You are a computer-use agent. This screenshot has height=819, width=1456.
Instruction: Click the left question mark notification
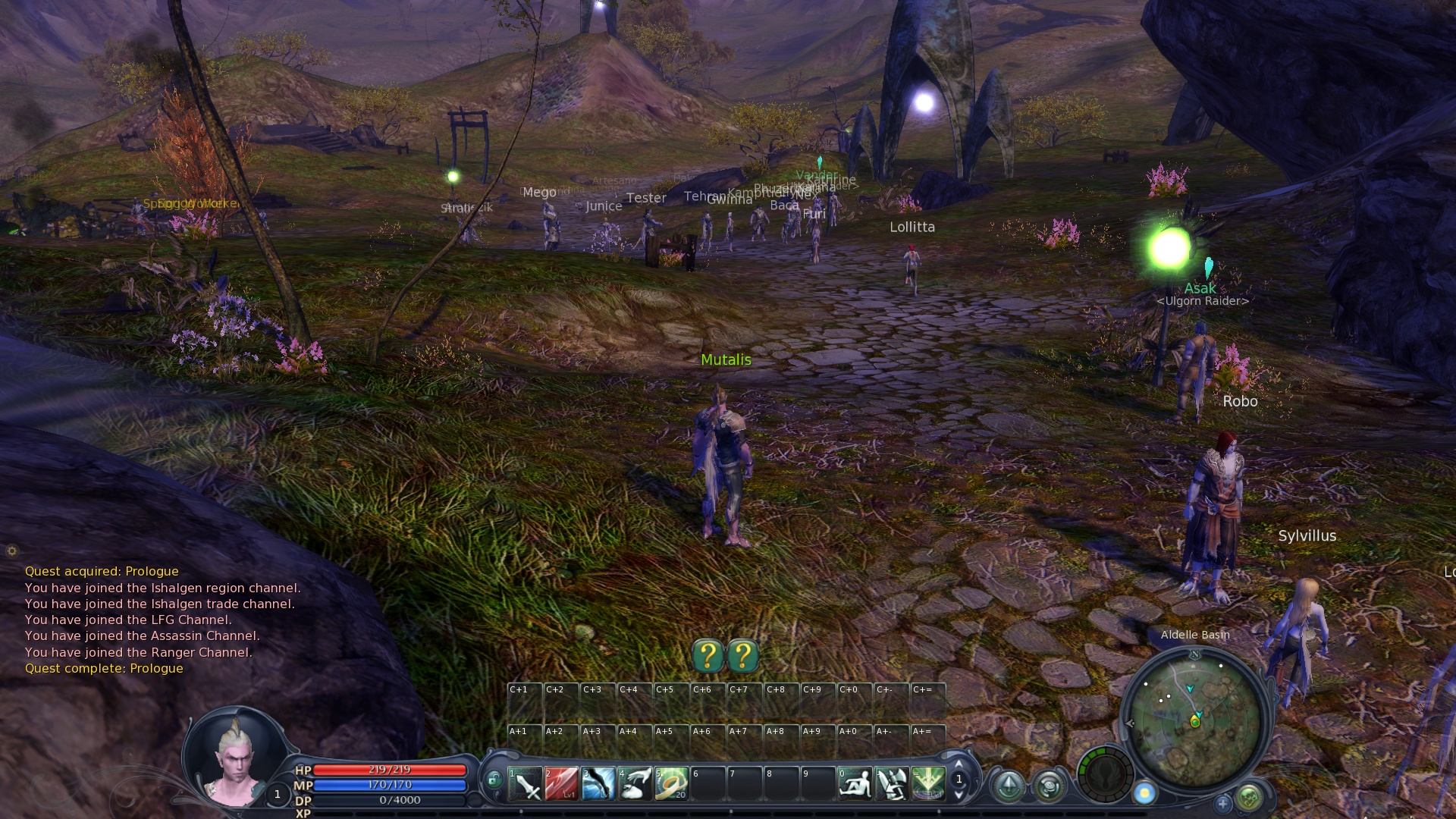point(708,656)
